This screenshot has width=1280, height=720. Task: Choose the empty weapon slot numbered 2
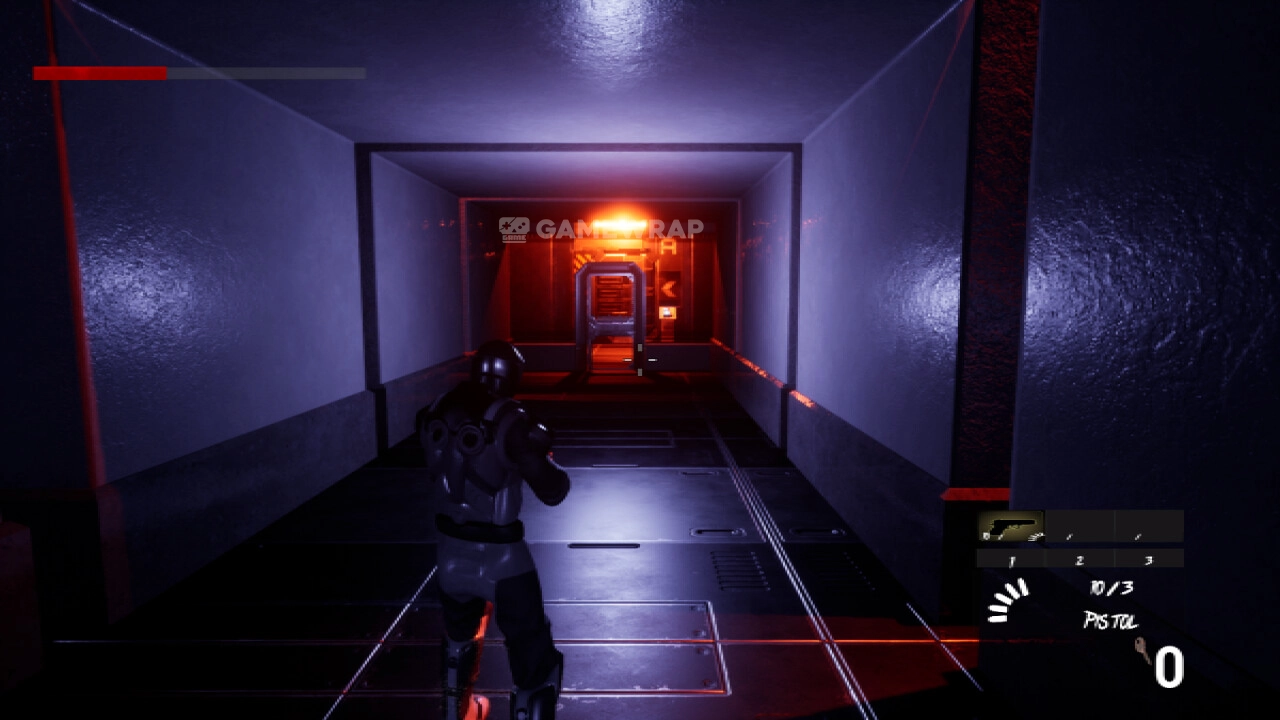[x=1079, y=527]
